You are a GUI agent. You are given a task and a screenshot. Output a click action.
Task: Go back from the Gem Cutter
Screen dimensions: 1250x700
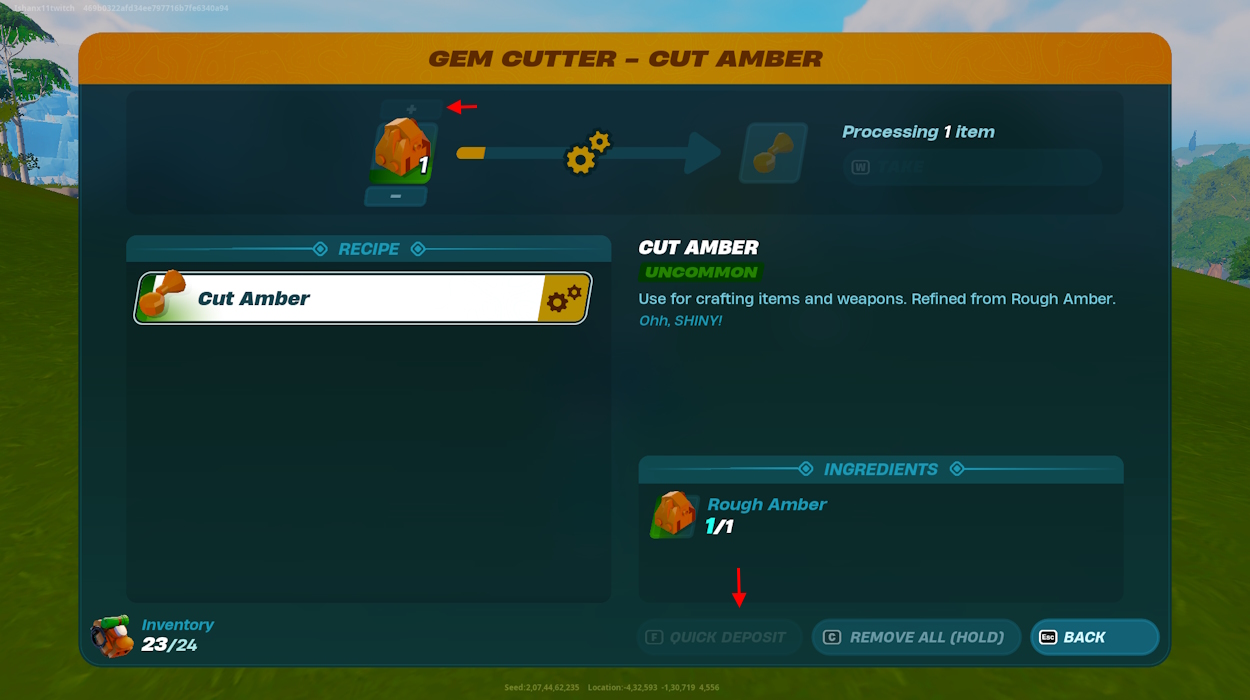(1094, 637)
